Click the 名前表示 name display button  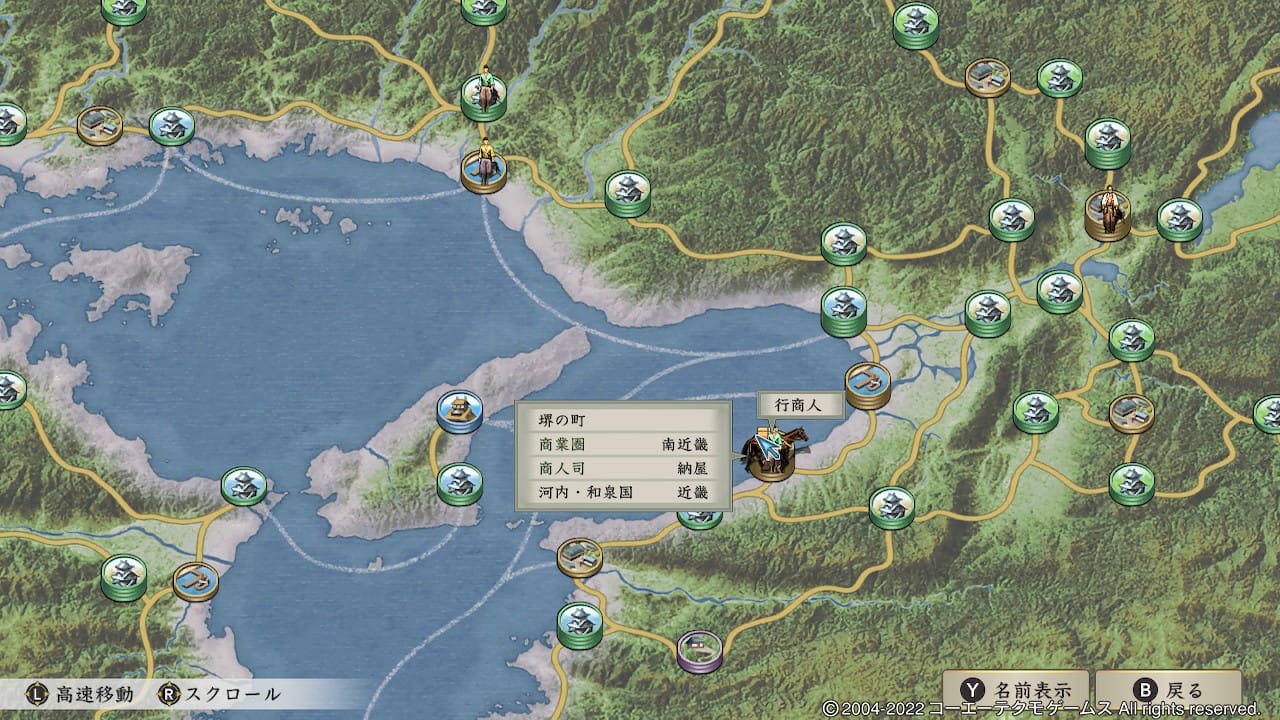pos(1015,690)
